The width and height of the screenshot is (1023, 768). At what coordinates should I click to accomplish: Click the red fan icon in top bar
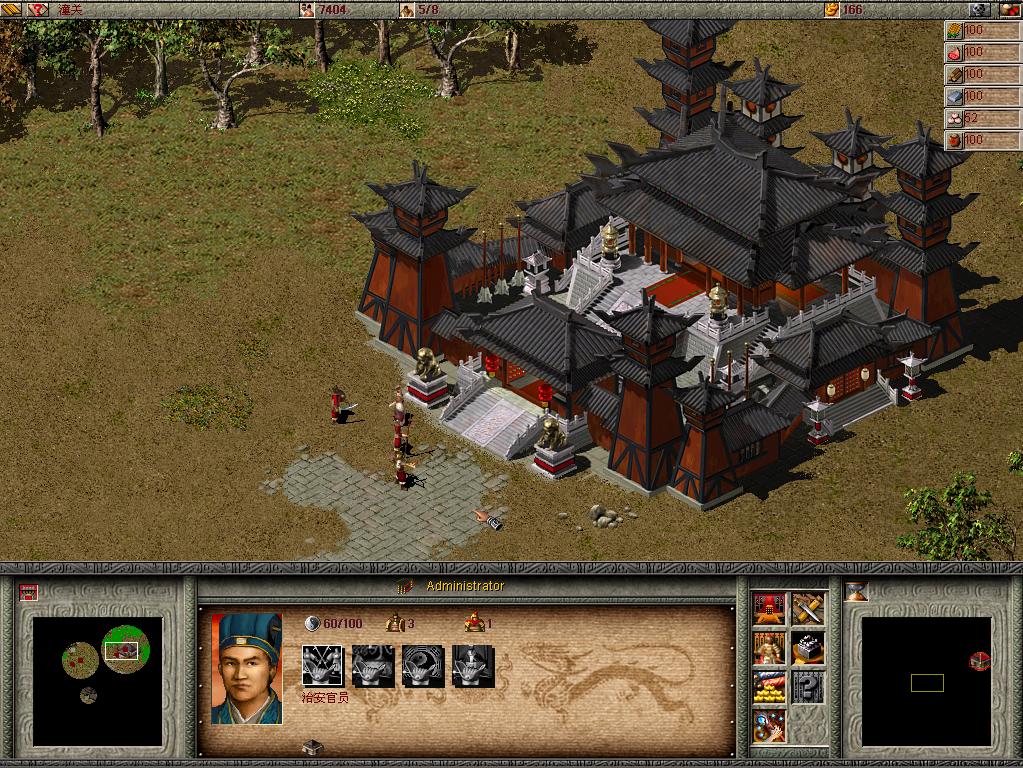(38, 9)
